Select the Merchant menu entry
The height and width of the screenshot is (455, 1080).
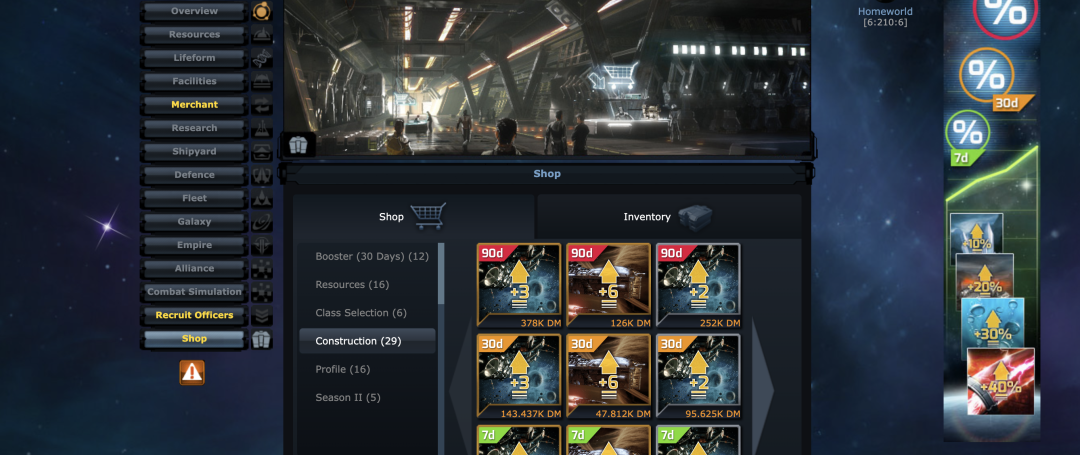point(194,105)
